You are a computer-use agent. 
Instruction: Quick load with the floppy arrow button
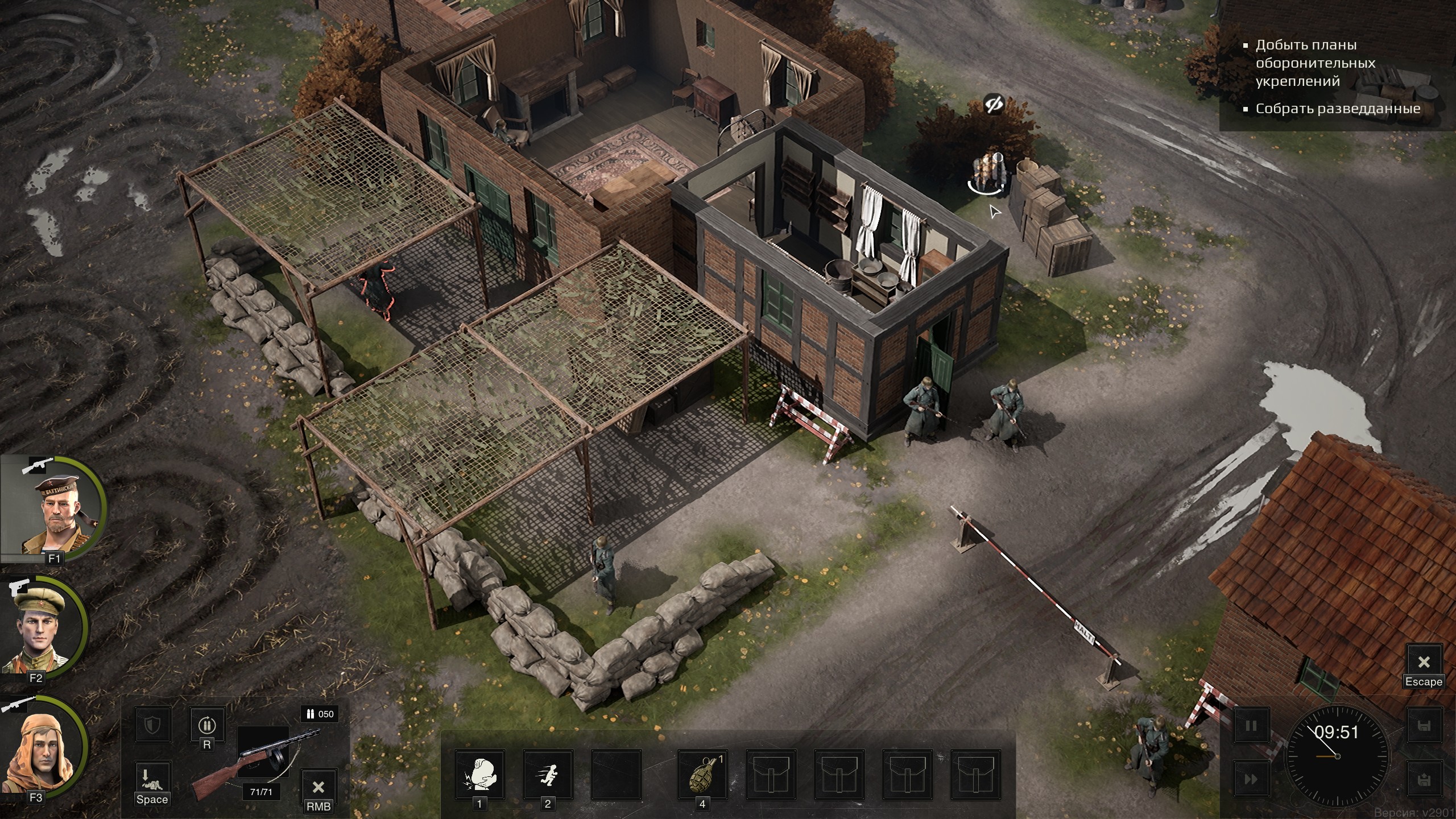pyautogui.click(x=1424, y=779)
